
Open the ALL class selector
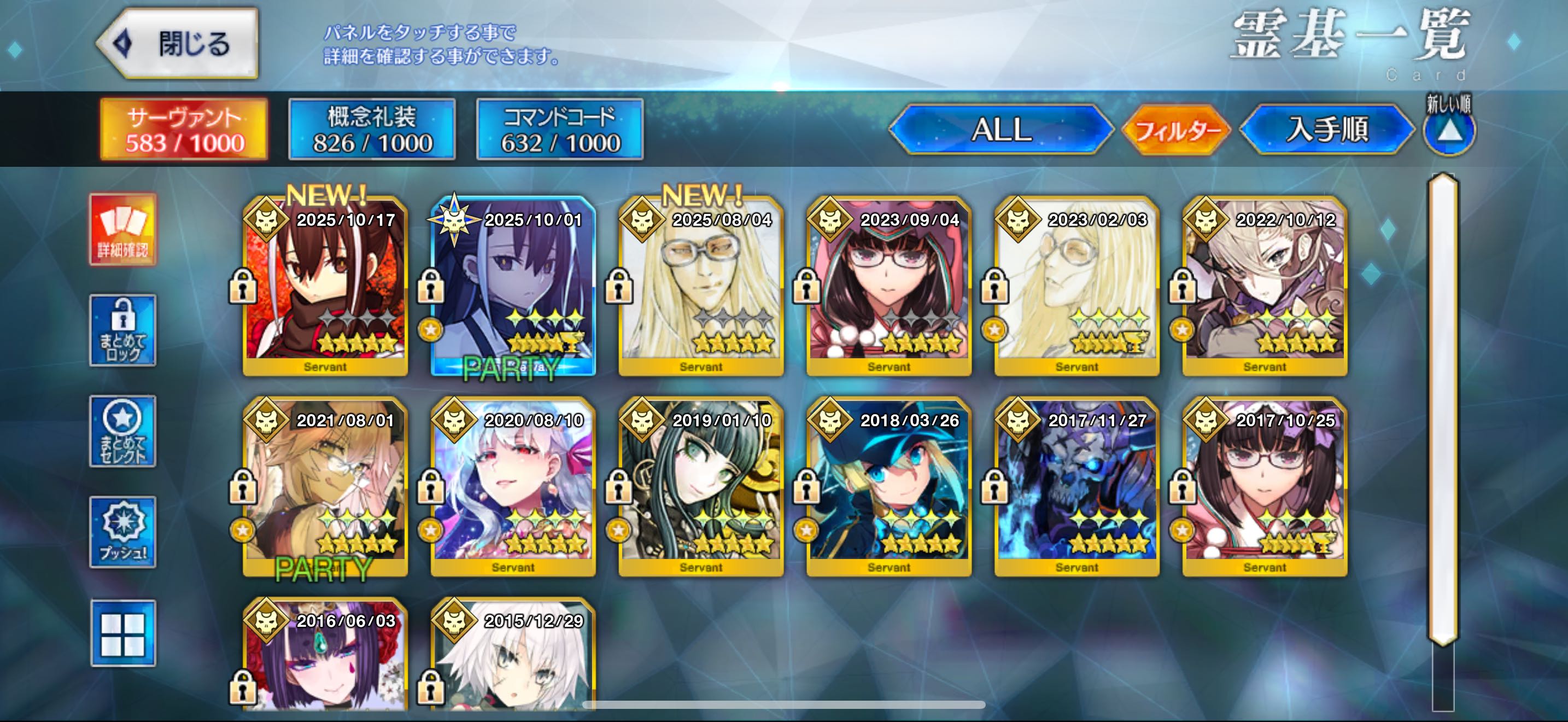(1001, 129)
